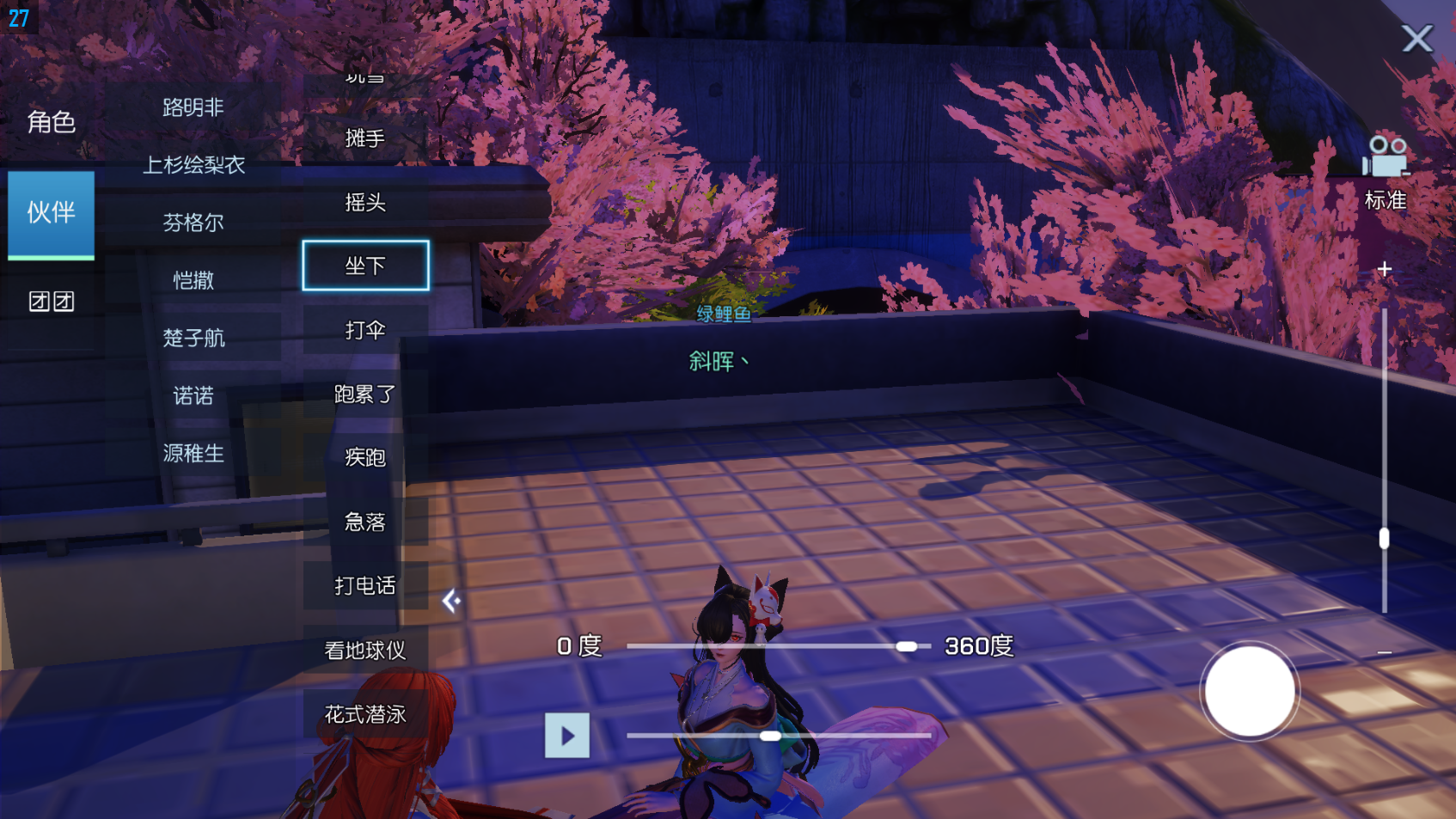This screenshot has height=819, width=1456.
Task: Choose partner 上杉绘梨衣
Action: (x=193, y=165)
